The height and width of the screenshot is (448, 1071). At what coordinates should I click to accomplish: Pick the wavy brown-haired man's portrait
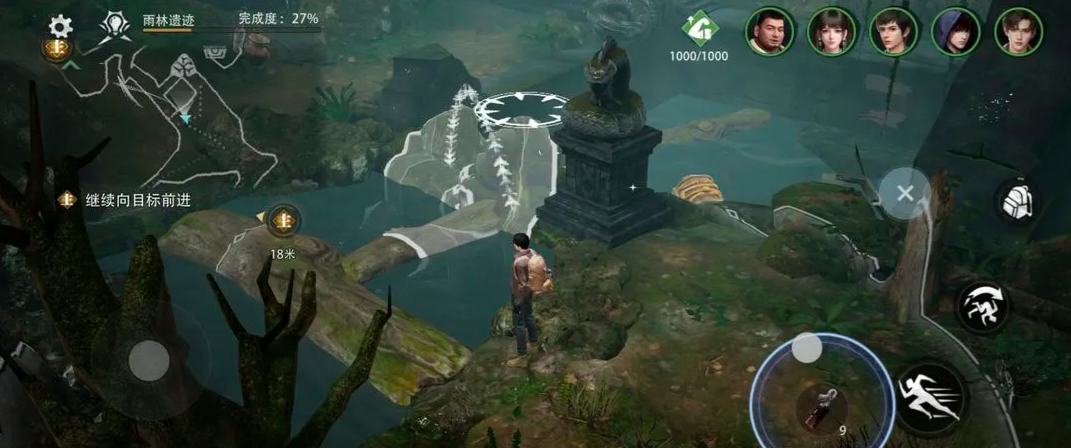(1019, 32)
